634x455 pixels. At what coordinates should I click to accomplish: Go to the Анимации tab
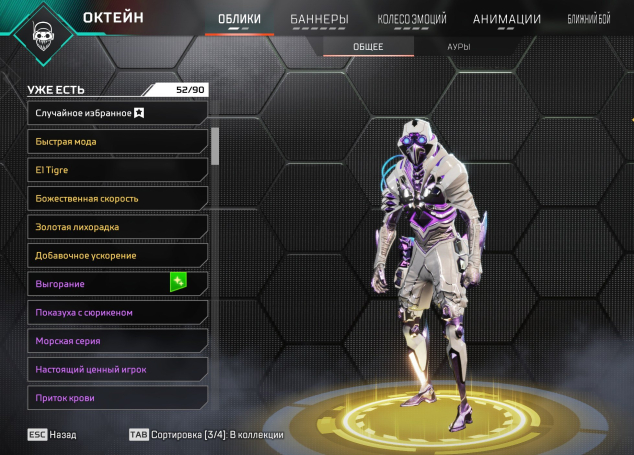click(x=506, y=19)
